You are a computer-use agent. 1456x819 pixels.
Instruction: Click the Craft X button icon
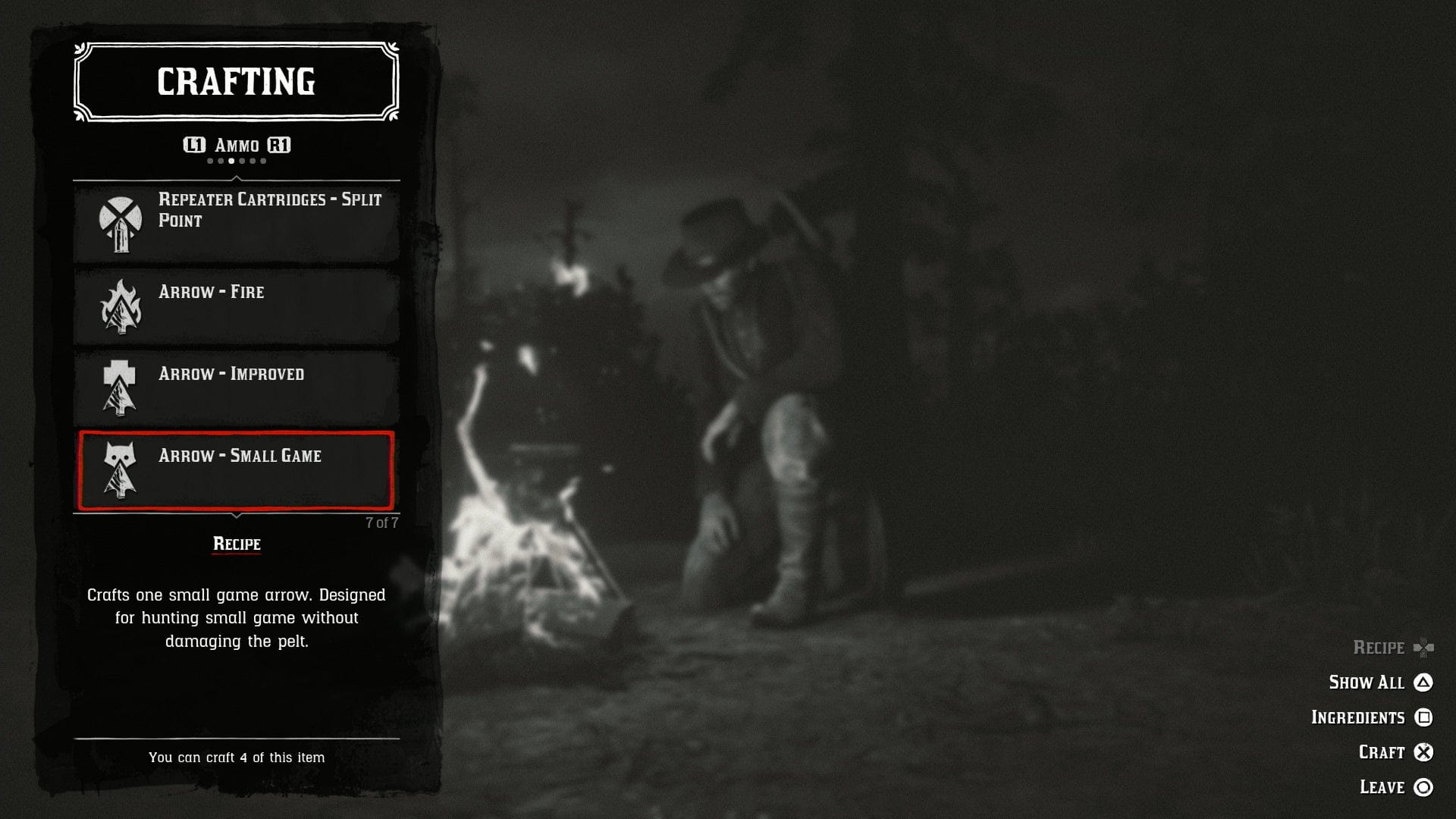coord(1424,752)
